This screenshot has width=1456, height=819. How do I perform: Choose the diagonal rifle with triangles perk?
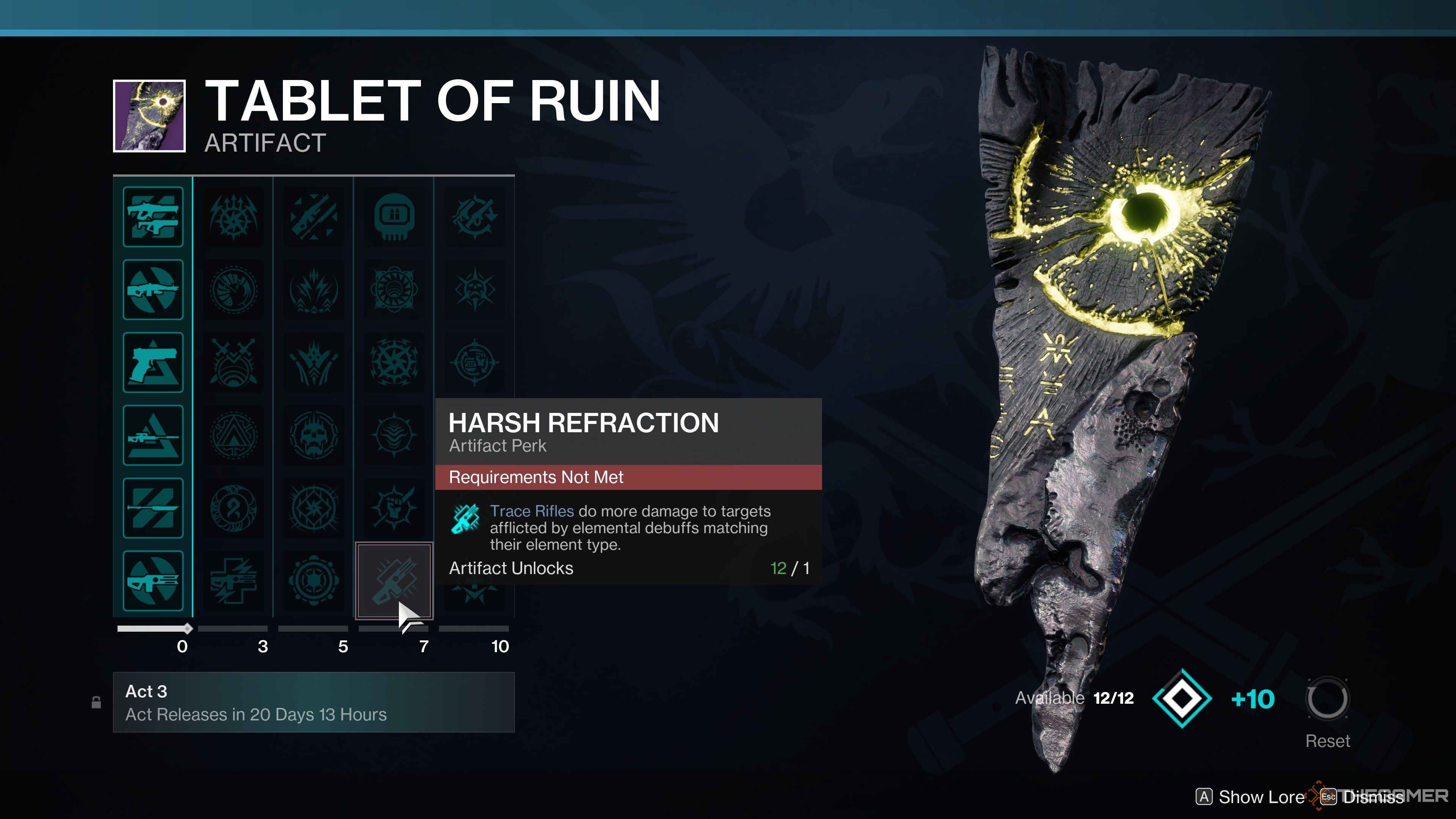[314, 217]
